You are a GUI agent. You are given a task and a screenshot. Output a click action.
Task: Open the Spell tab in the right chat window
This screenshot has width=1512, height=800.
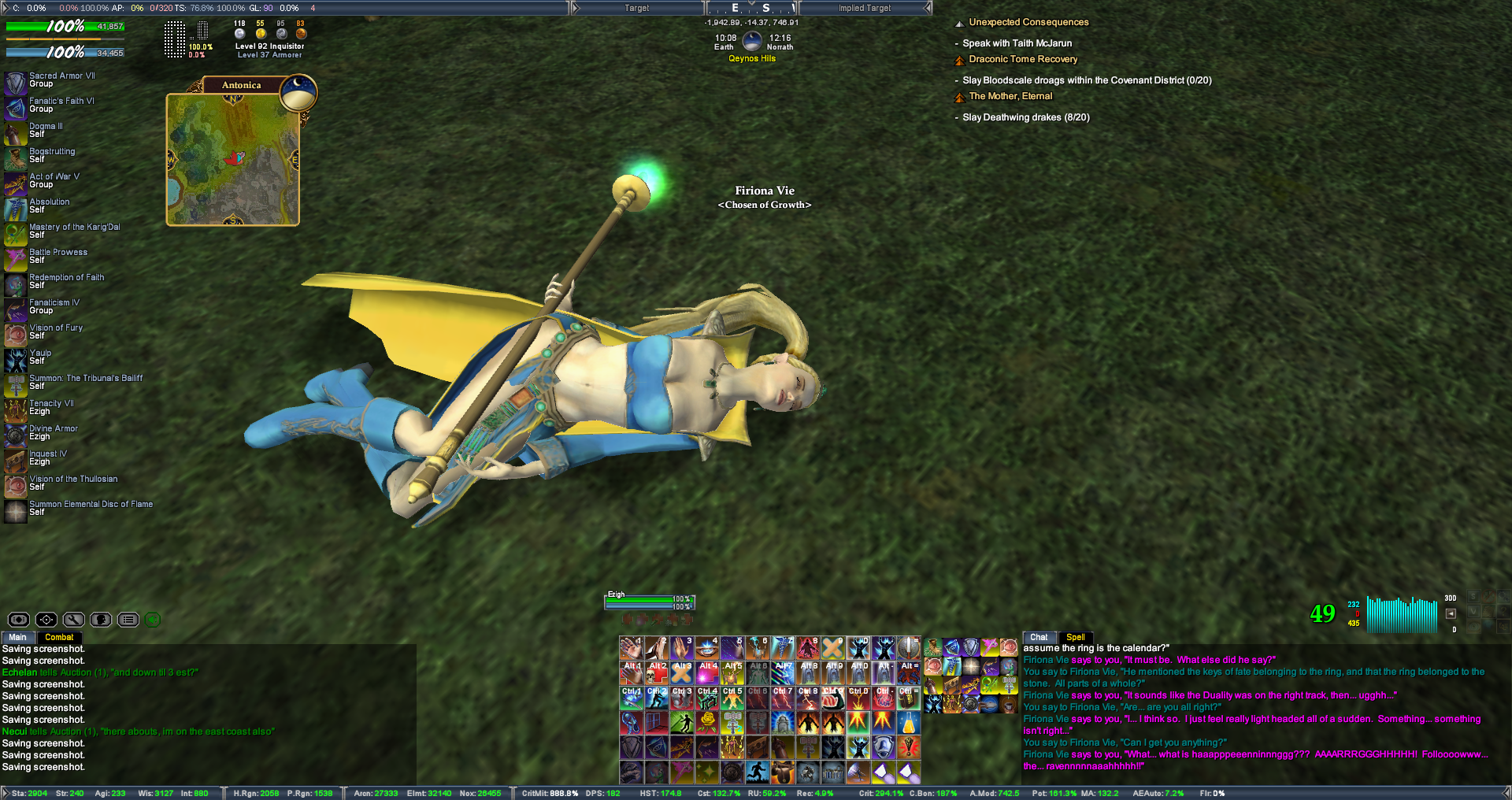point(1075,637)
